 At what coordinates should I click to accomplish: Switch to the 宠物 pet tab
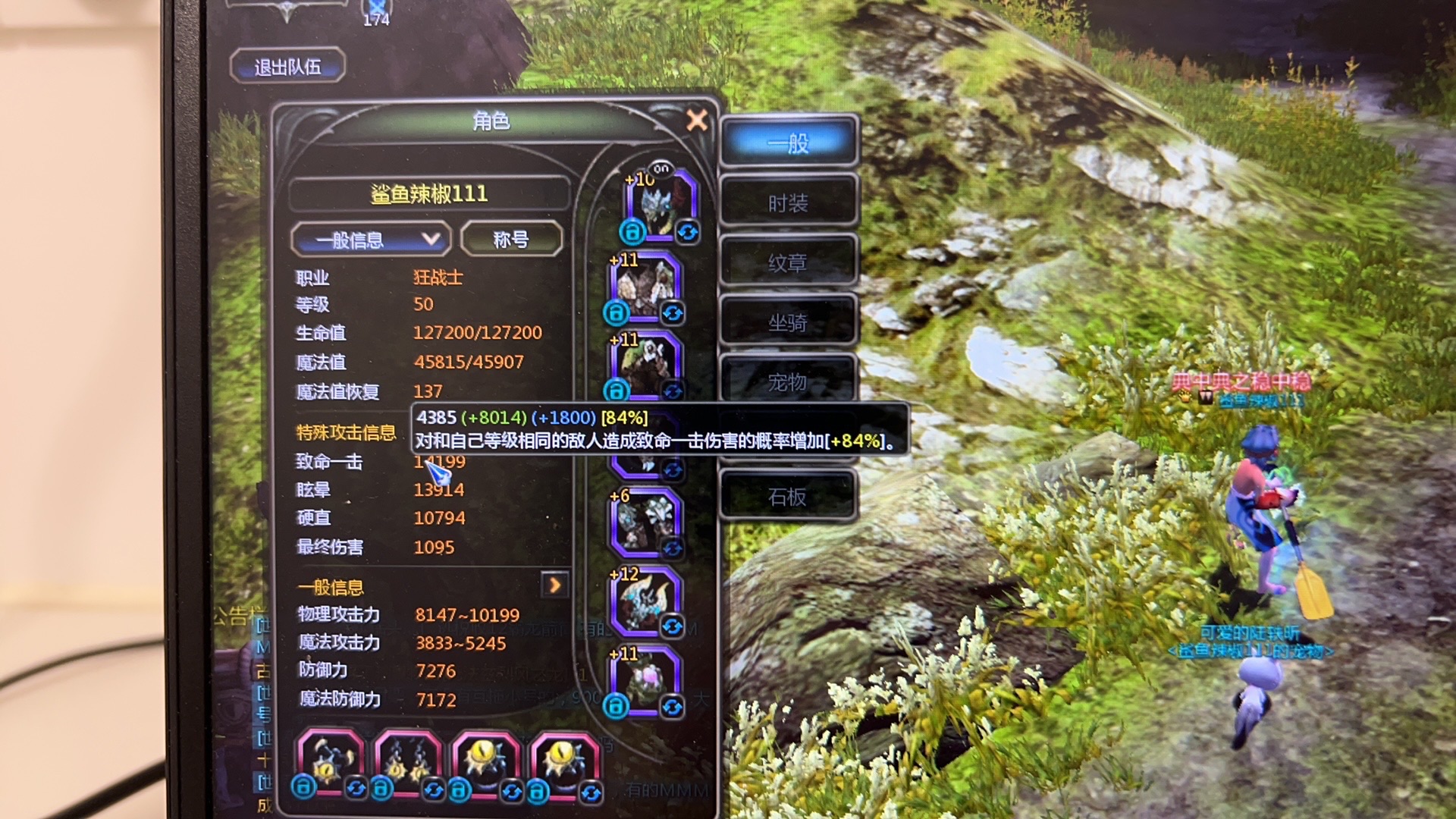pyautogui.click(x=788, y=381)
